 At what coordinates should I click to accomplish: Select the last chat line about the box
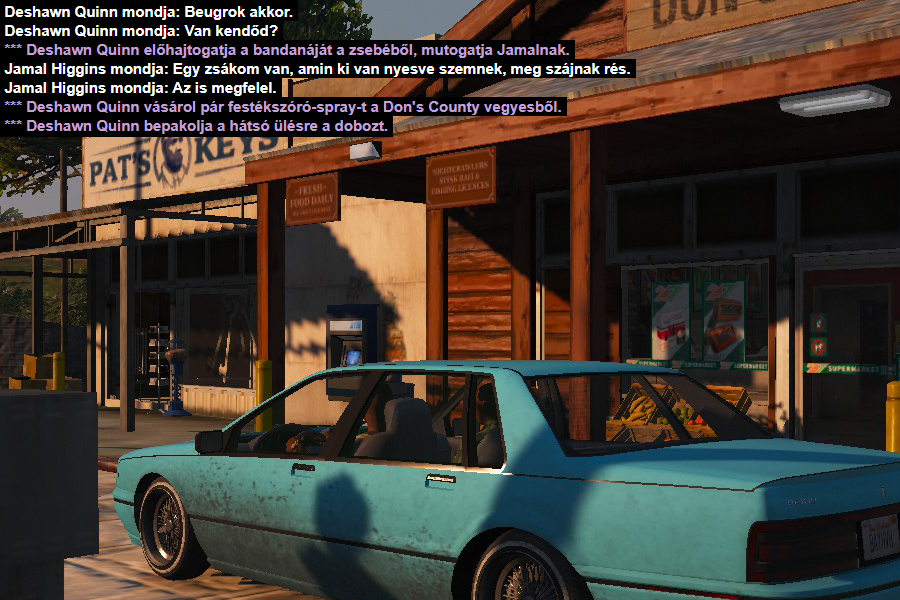coord(197,126)
